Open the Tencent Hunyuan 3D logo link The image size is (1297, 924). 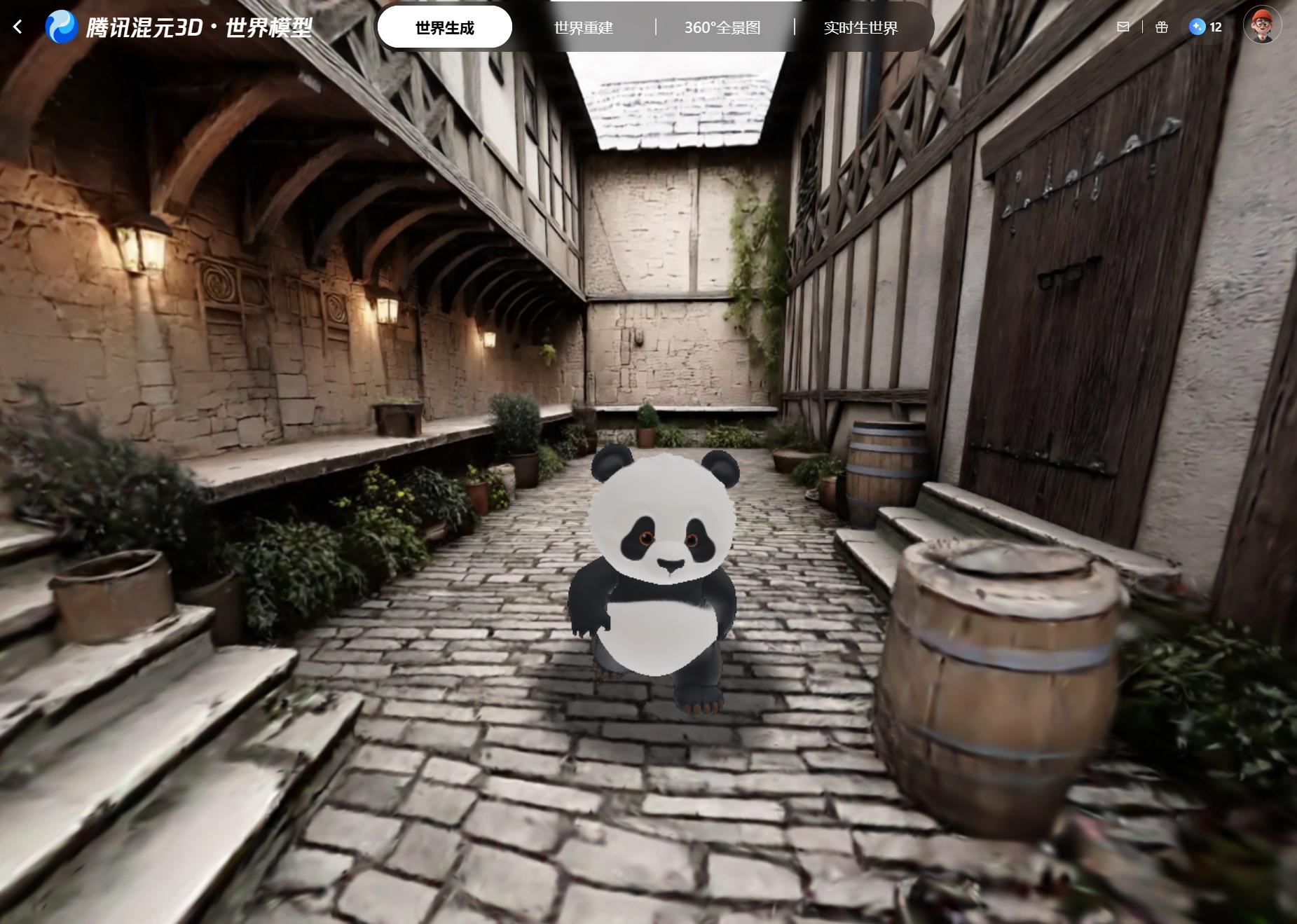[x=179, y=27]
